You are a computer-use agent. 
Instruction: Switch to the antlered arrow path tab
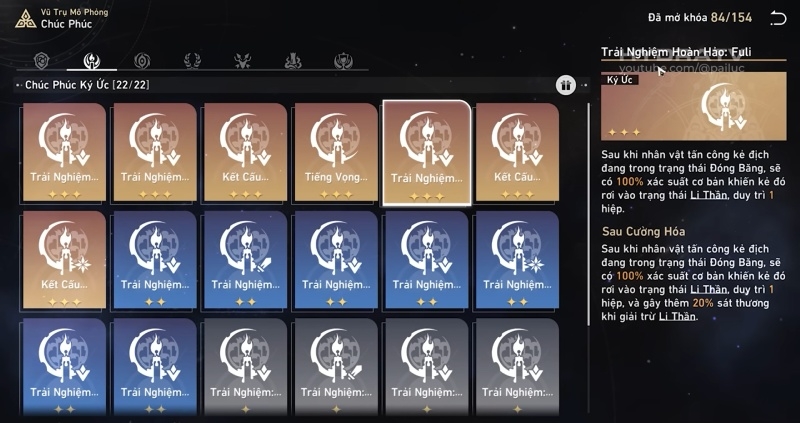click(x=242, y=61)
